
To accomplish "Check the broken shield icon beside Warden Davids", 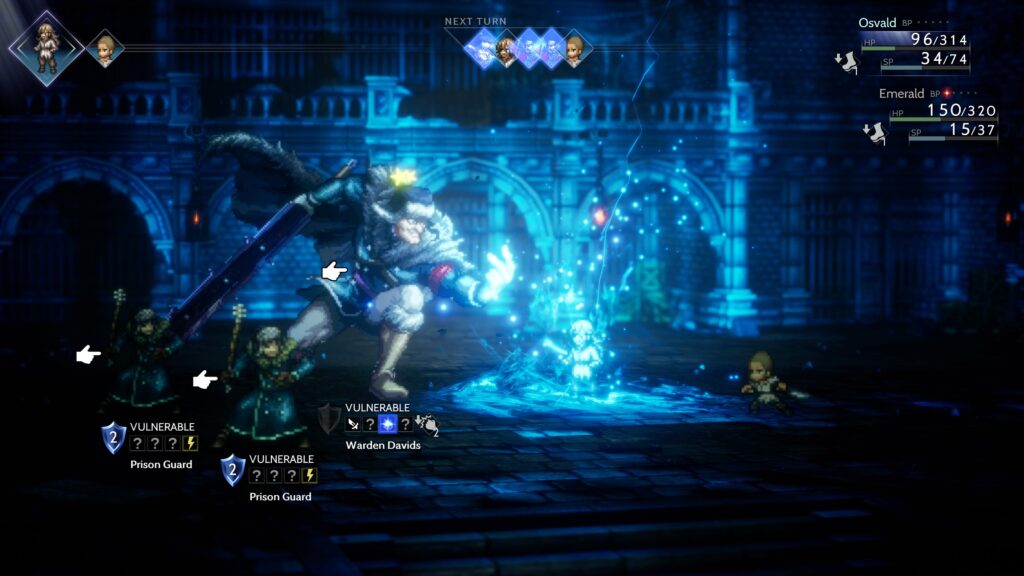I will [x=329, y=418].
